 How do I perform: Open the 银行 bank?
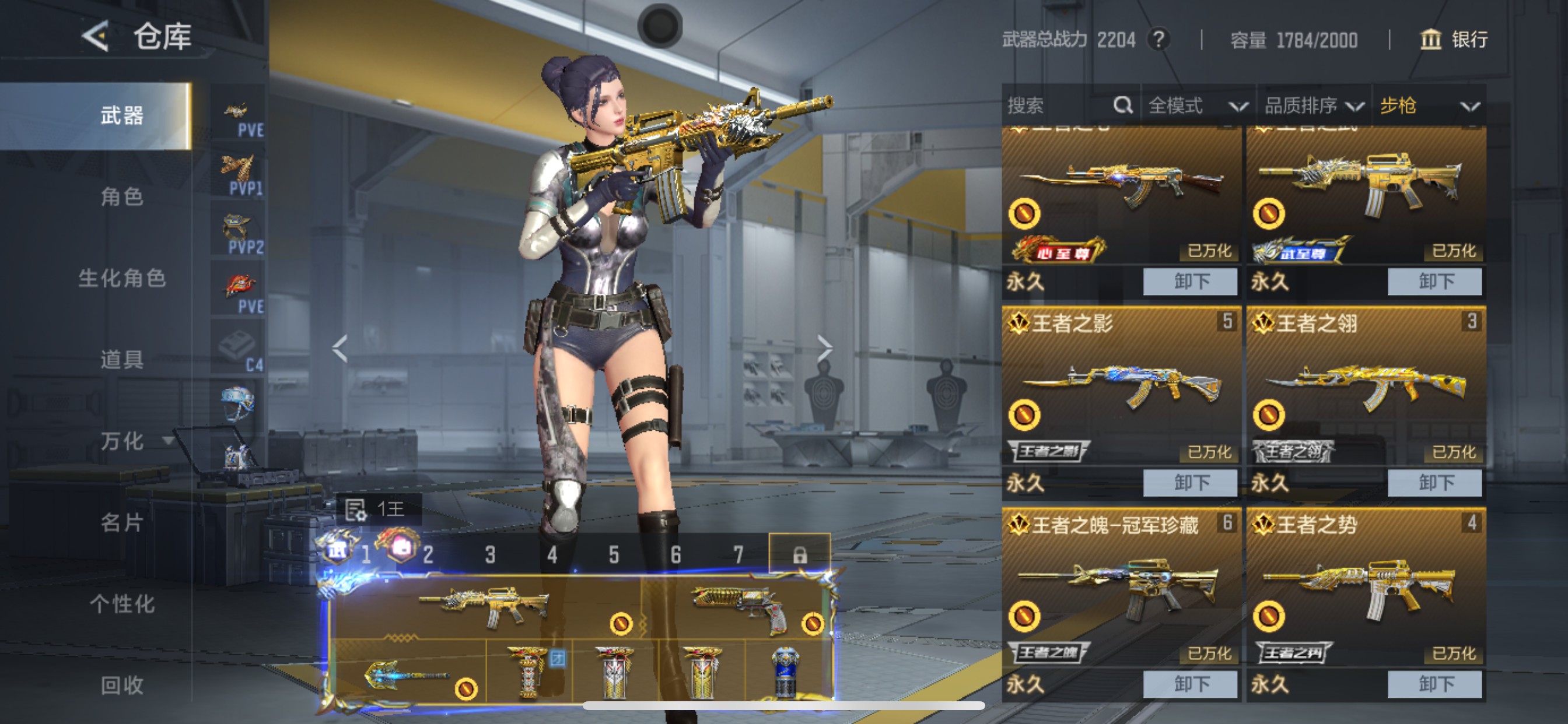(x=1454, y=40)
